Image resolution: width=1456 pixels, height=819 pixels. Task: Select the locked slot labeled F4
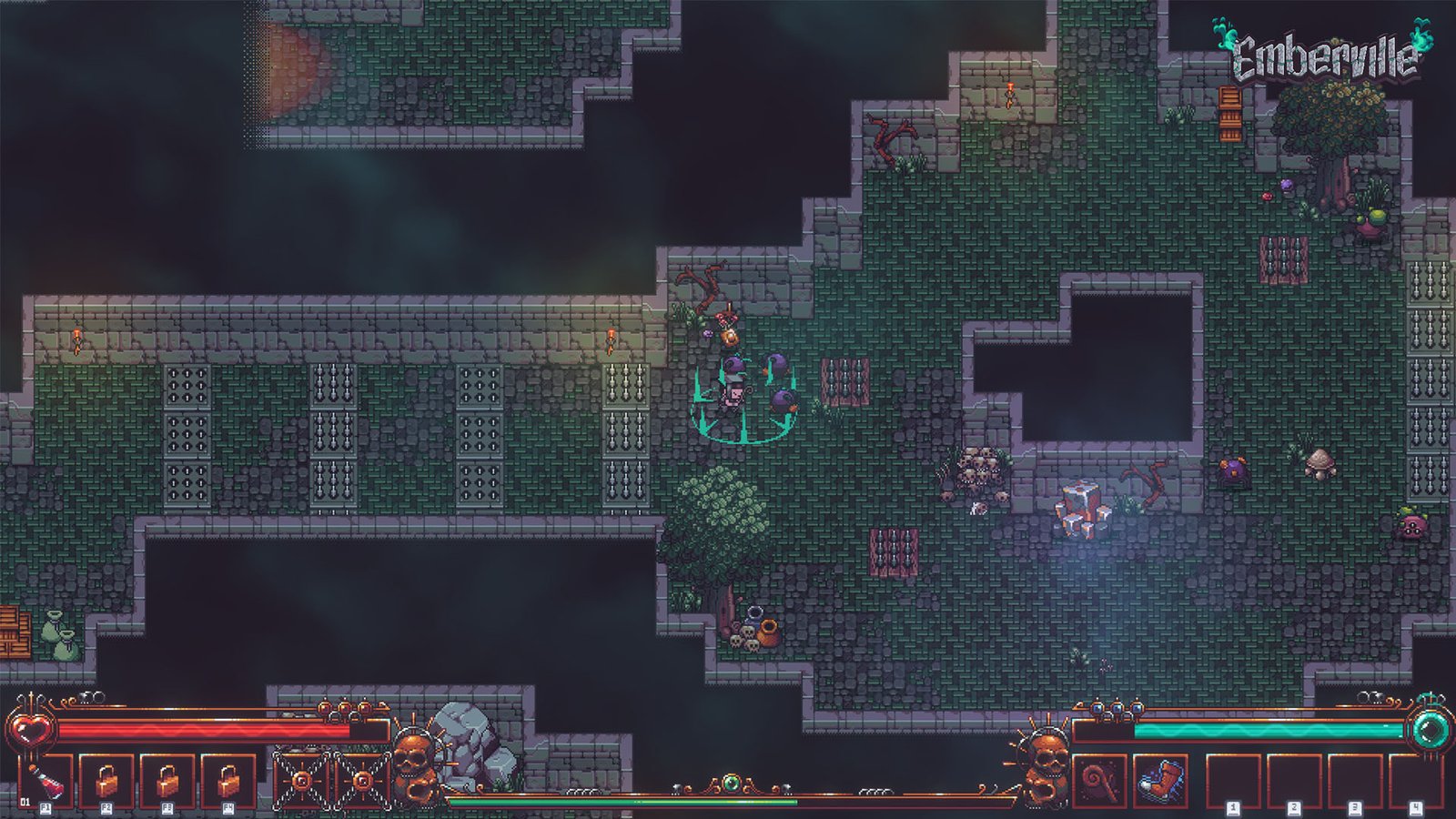click(227, 781)
